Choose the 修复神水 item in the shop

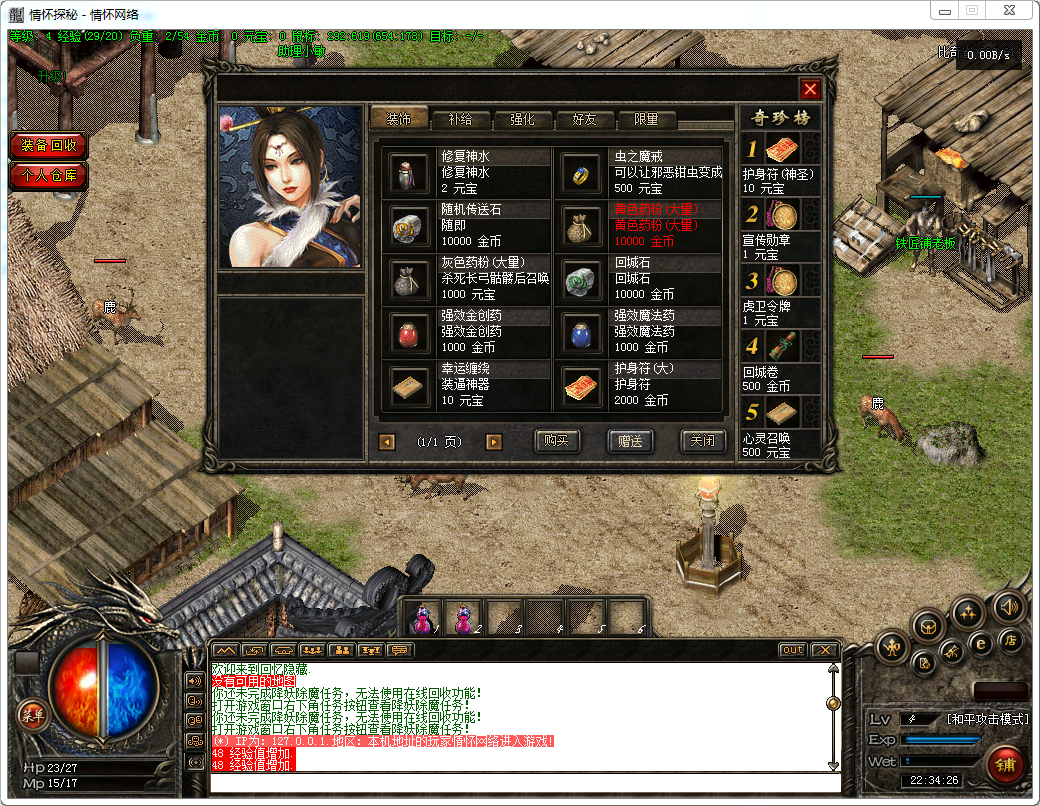click(409, 173)
